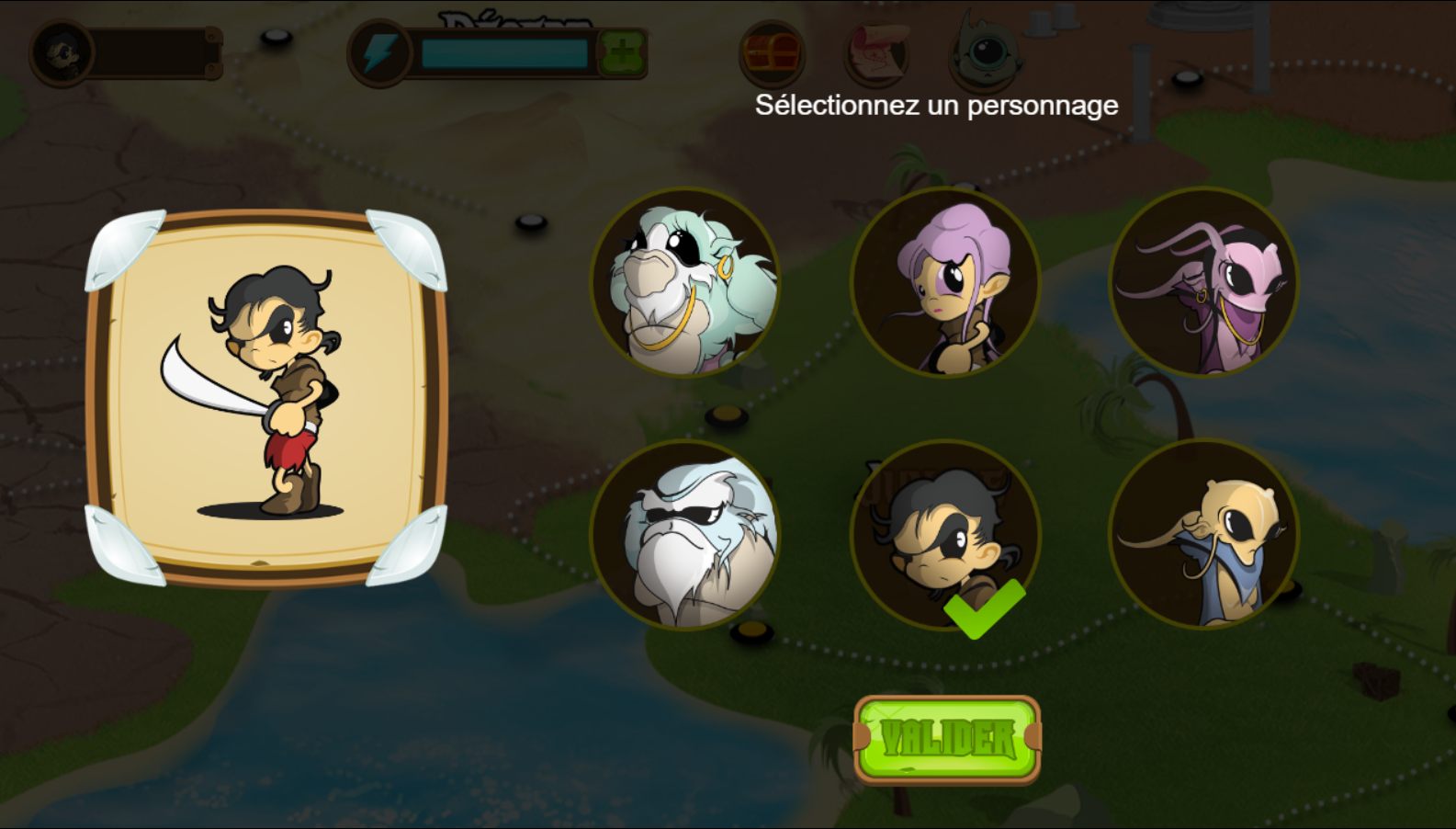Select the white-bearded yeti portrait

point(685,536)
